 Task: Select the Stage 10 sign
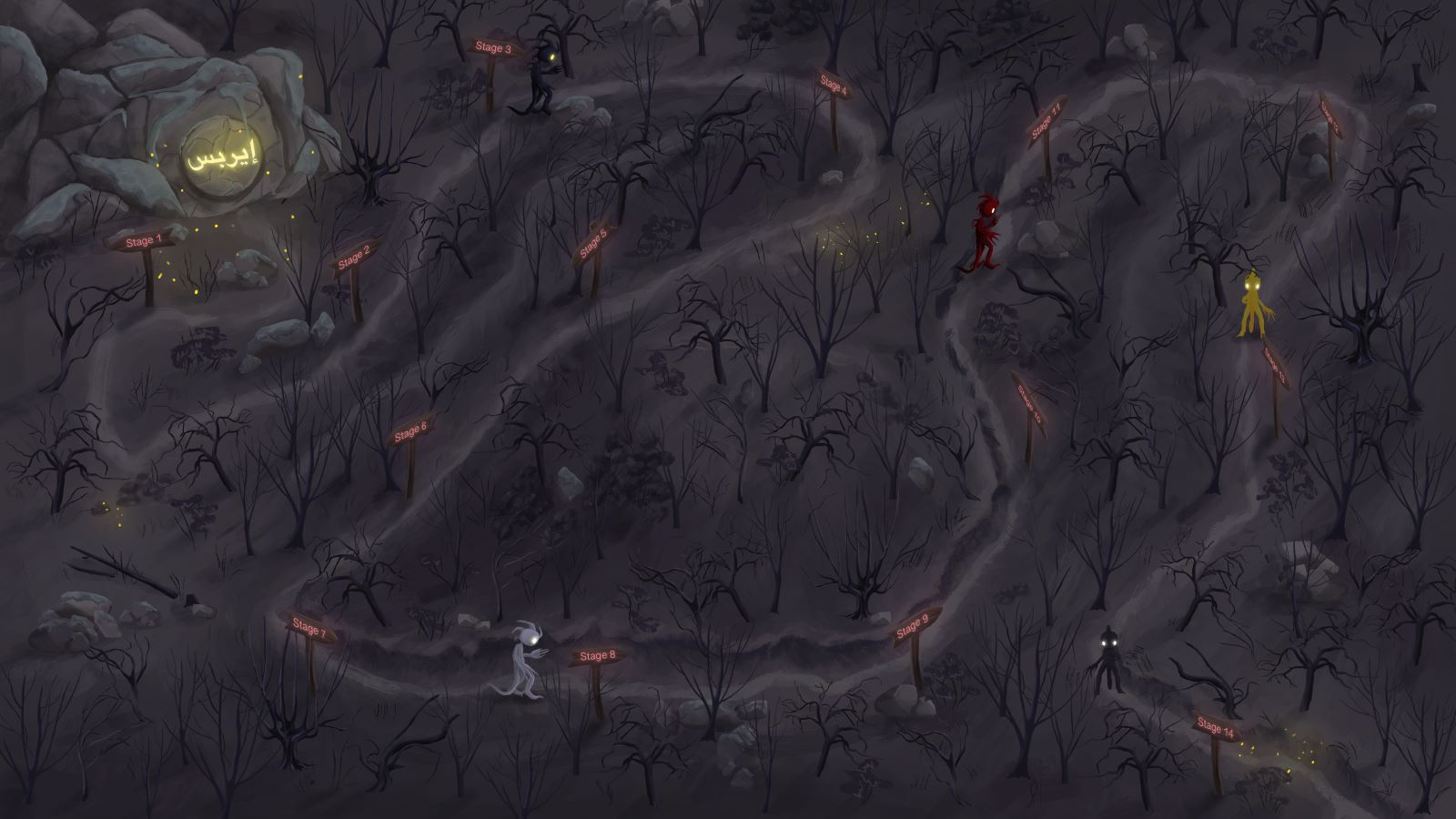1028,399
